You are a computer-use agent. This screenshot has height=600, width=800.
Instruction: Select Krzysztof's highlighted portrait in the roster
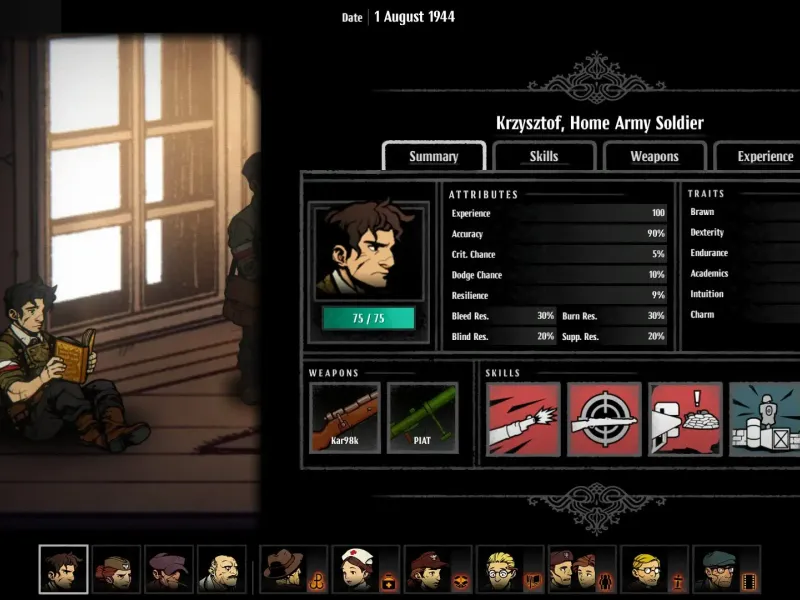coord(64,570)
